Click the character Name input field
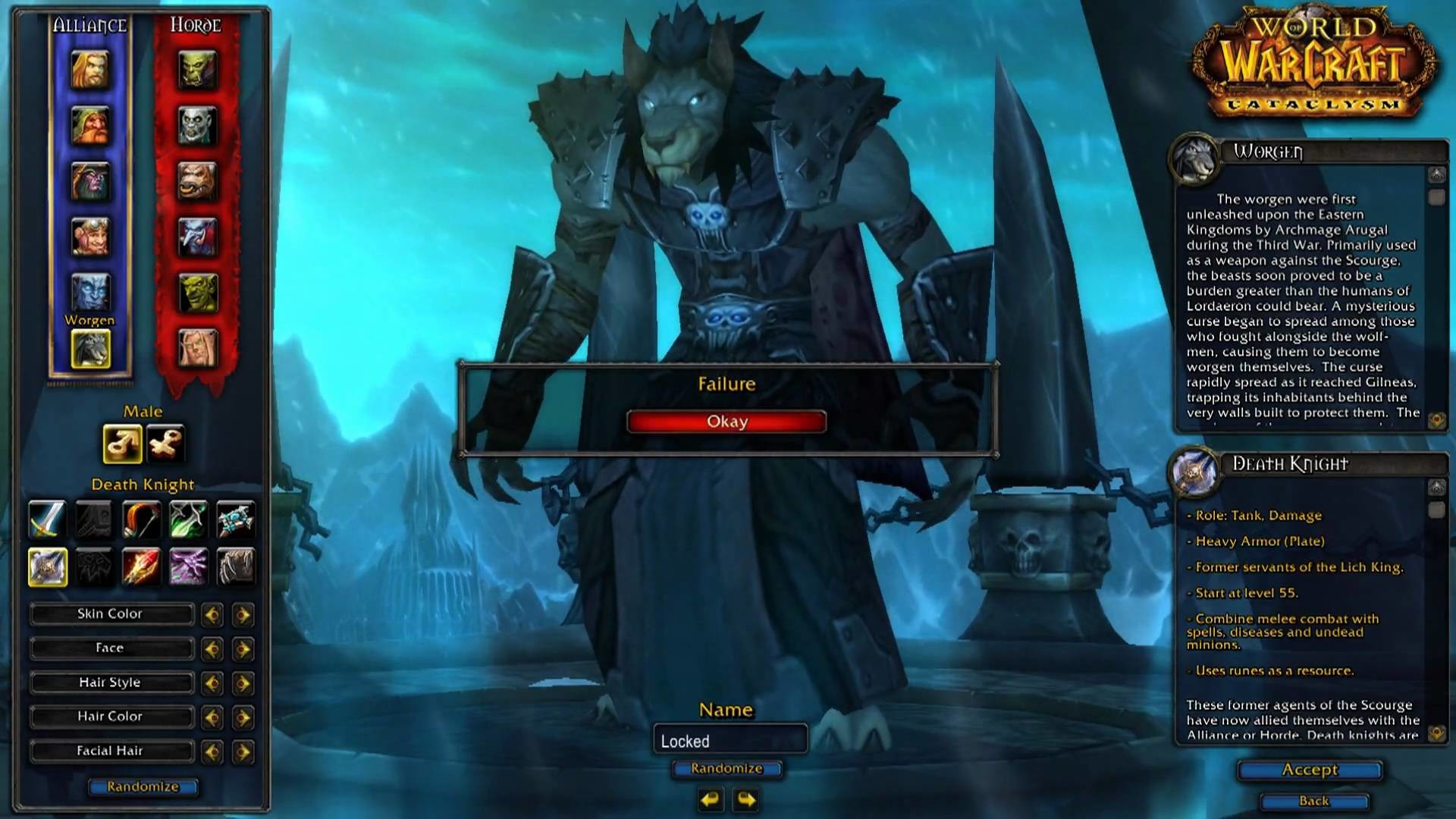1456x819 pixels. click(728, 739)
